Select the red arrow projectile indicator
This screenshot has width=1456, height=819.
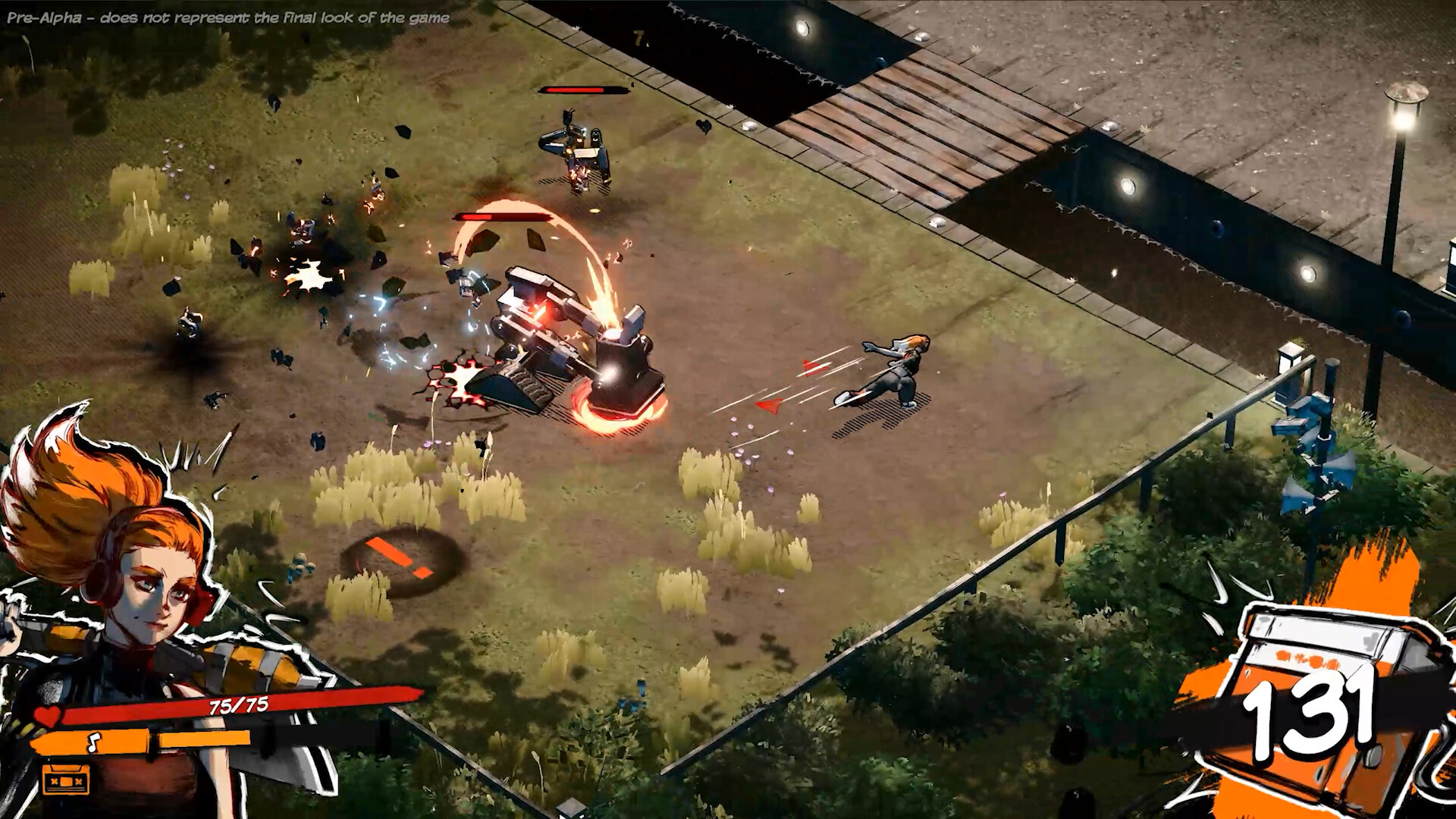[766, 406]
